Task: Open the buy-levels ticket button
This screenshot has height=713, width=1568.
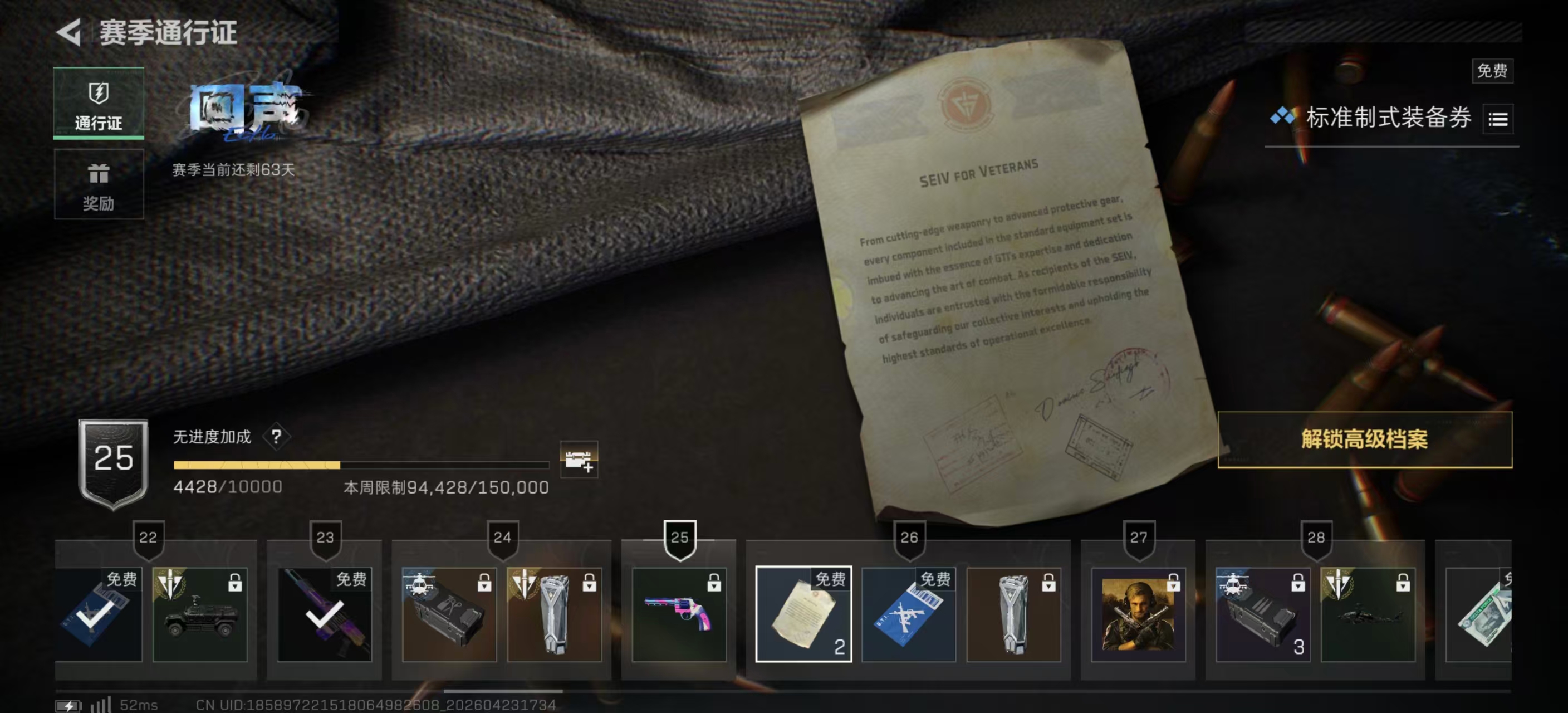Action: click(579, 460)
